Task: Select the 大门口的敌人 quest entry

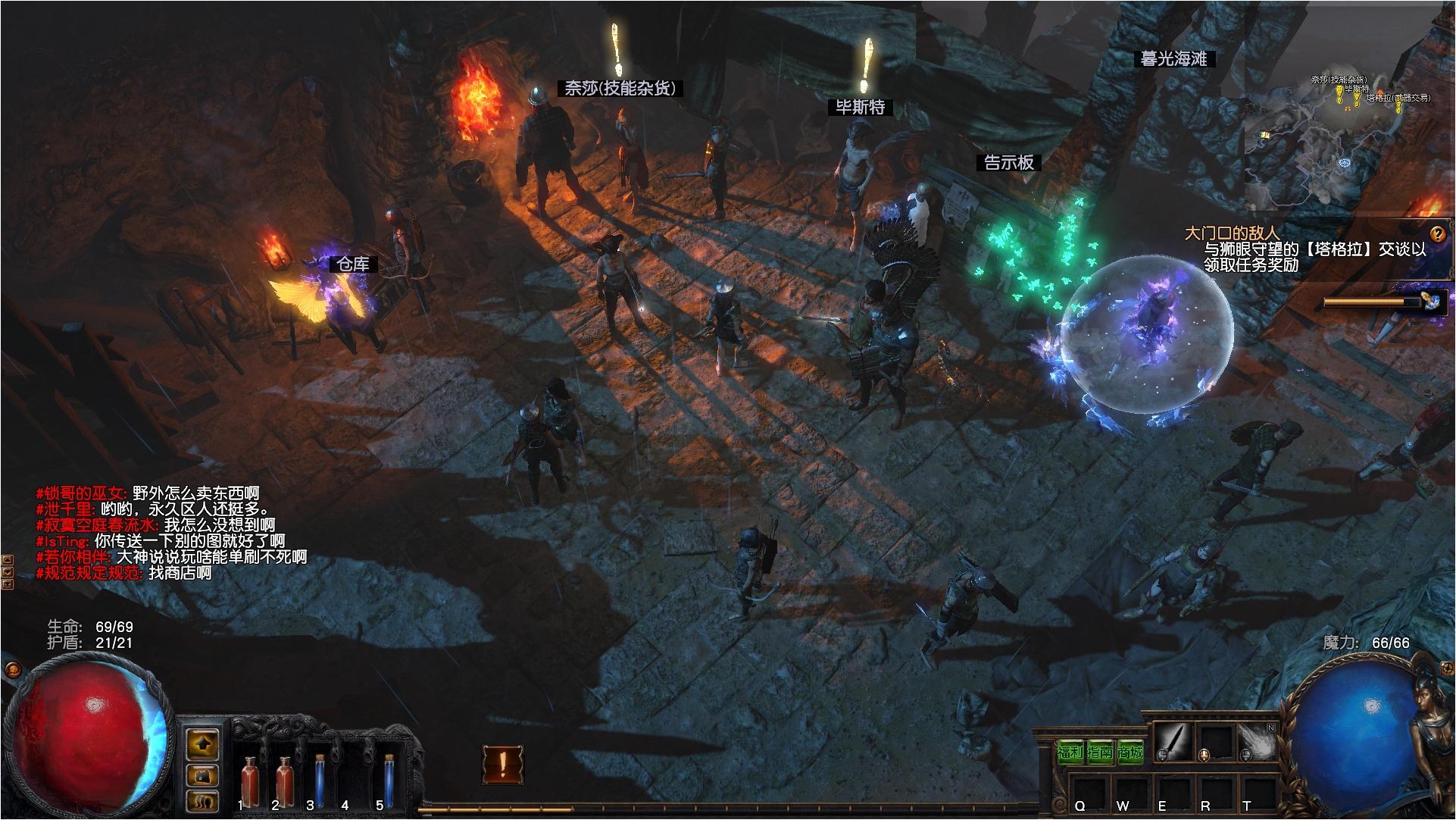Action: coord(1232,233)
